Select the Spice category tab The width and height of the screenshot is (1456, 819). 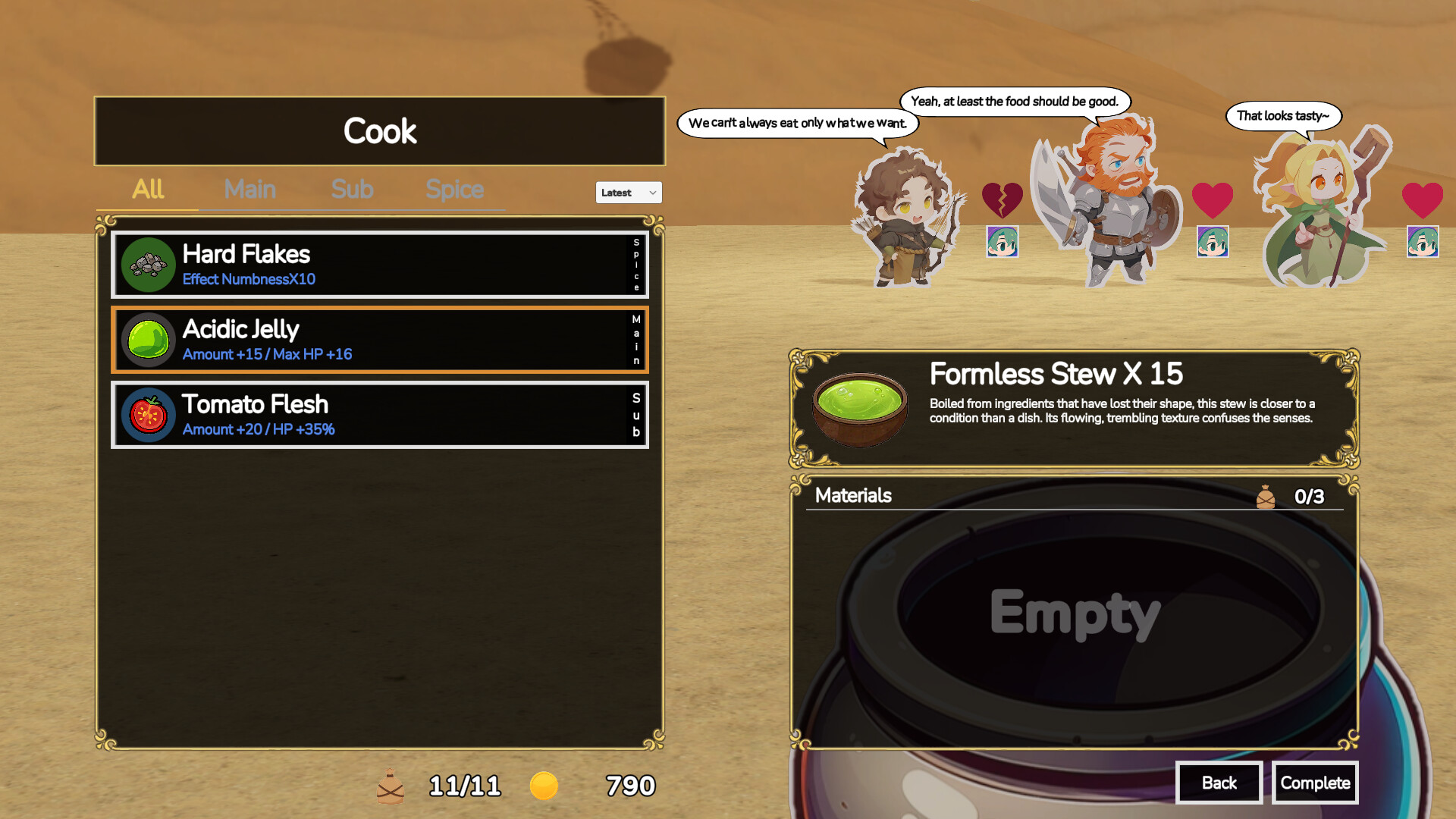454,190
